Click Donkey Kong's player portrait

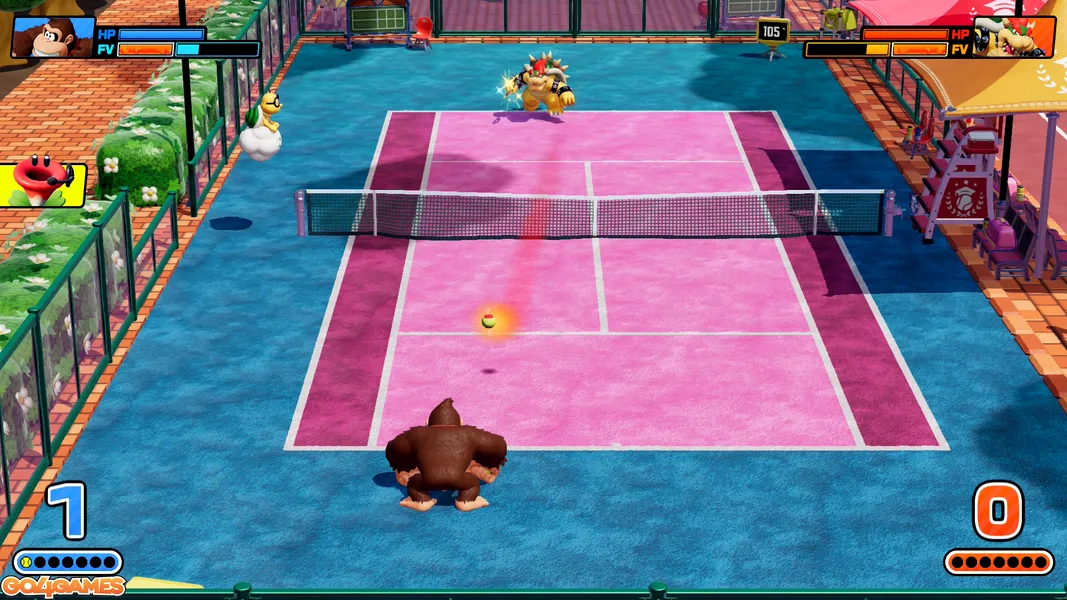pos(53,37)
